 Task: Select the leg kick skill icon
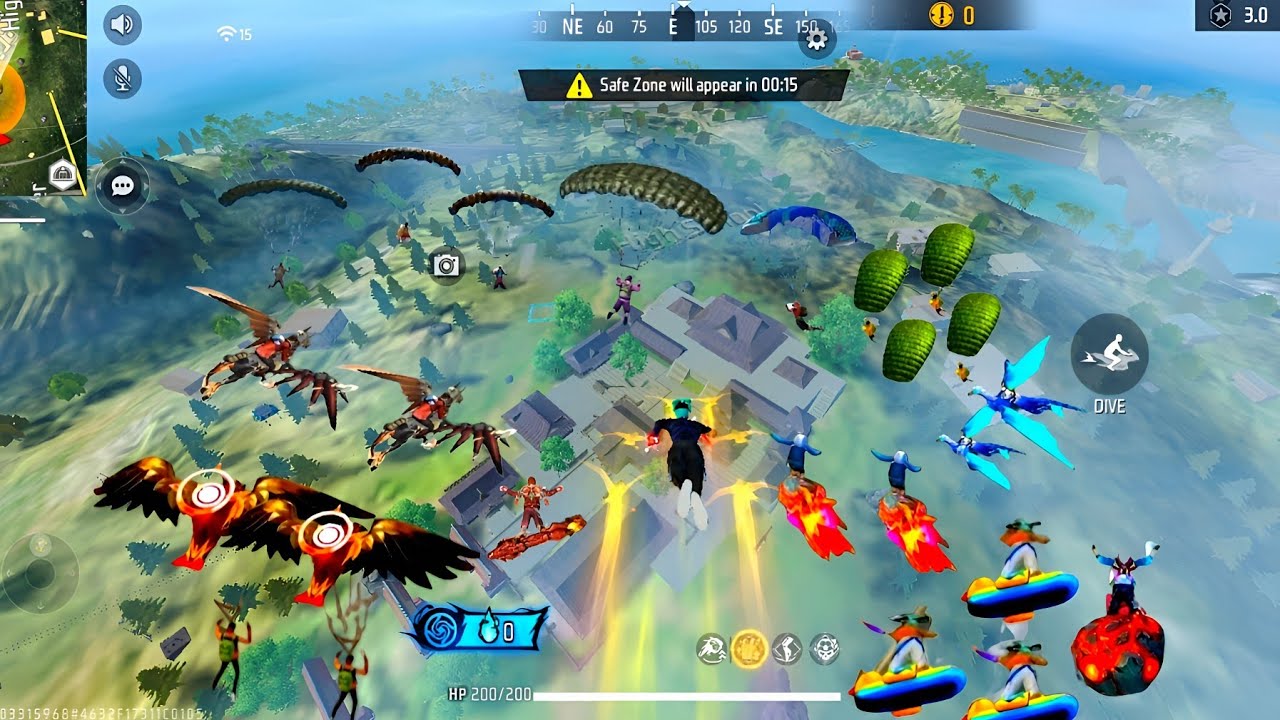[787, 649]
